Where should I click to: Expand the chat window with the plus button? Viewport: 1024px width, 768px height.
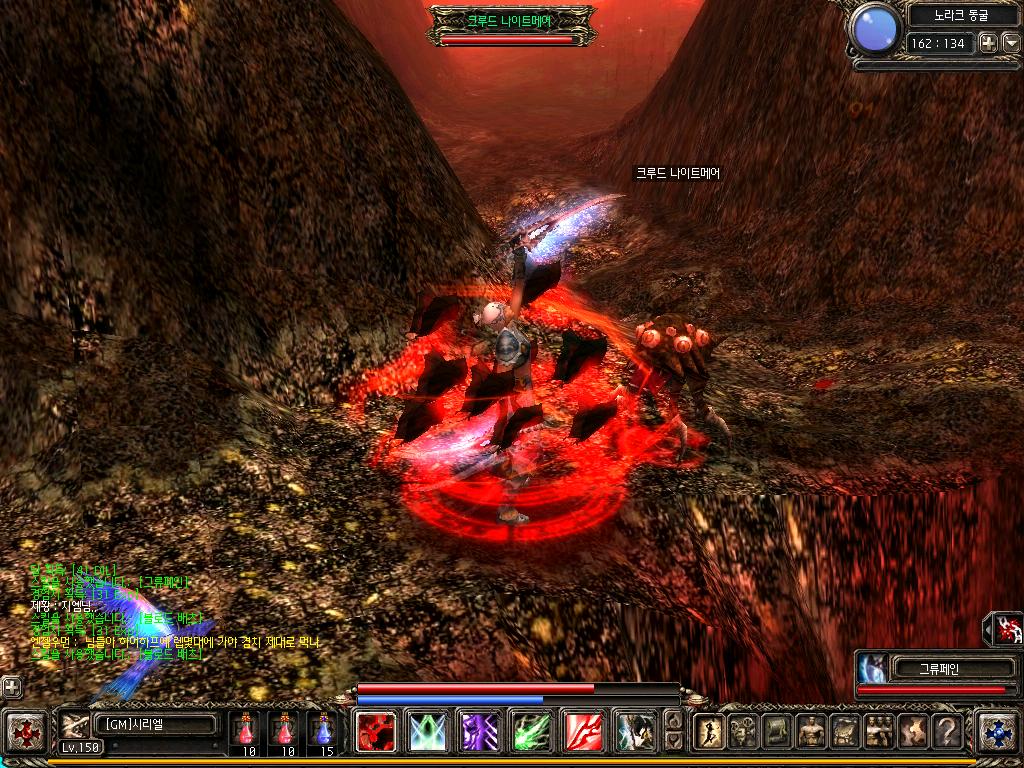pyautogui.click(x=11, y=687)
